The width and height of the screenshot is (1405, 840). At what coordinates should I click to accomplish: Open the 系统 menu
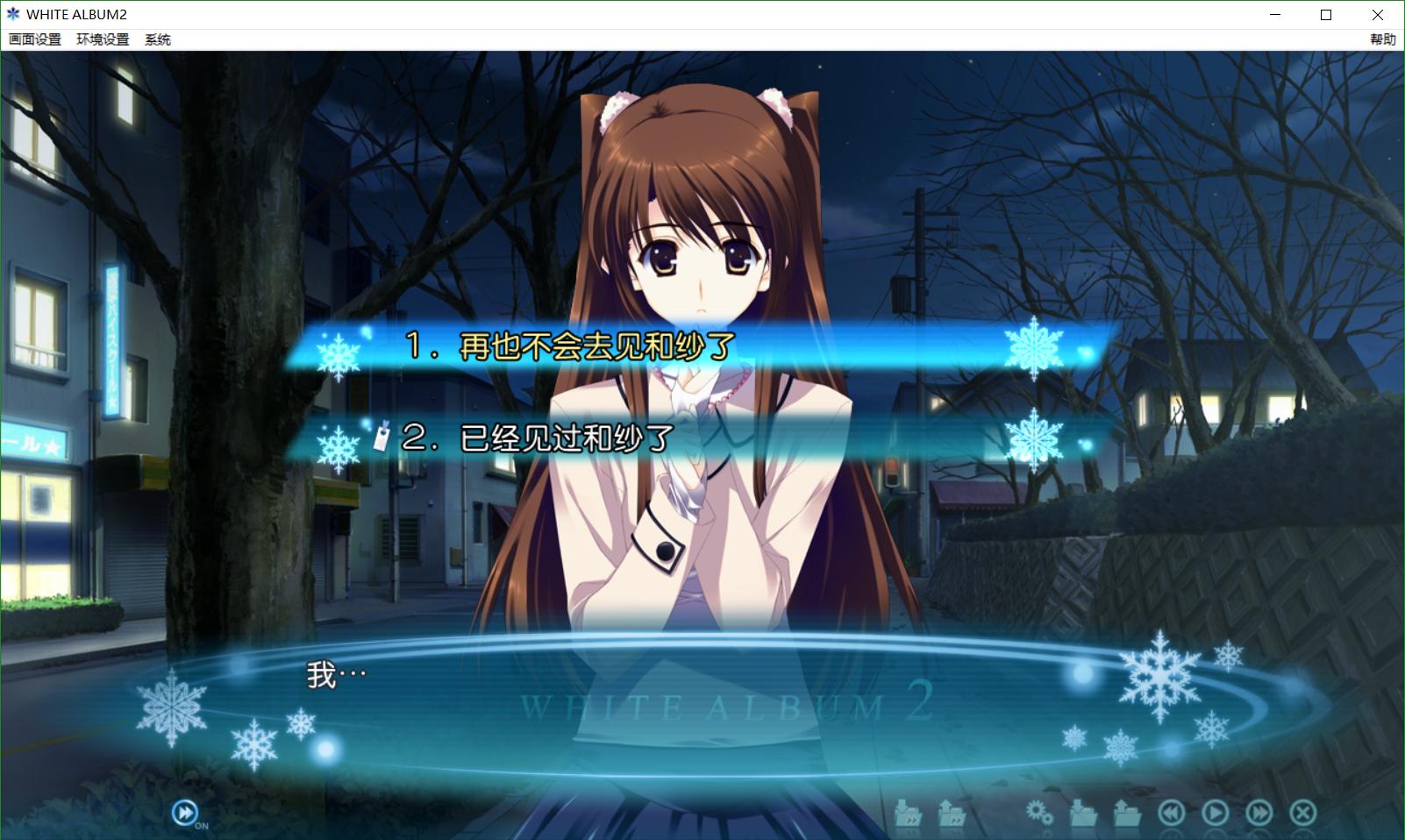pyautogui.click(x=158, y=39)
